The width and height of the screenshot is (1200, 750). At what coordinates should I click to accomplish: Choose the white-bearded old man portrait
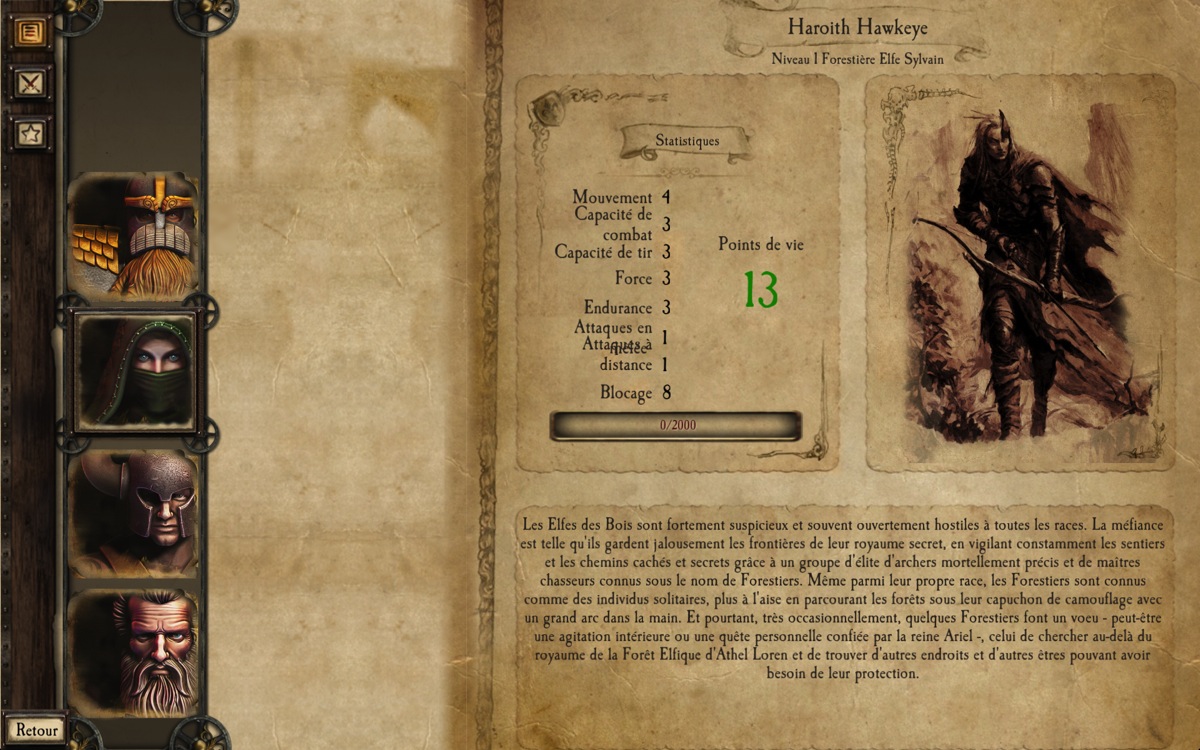134,652
